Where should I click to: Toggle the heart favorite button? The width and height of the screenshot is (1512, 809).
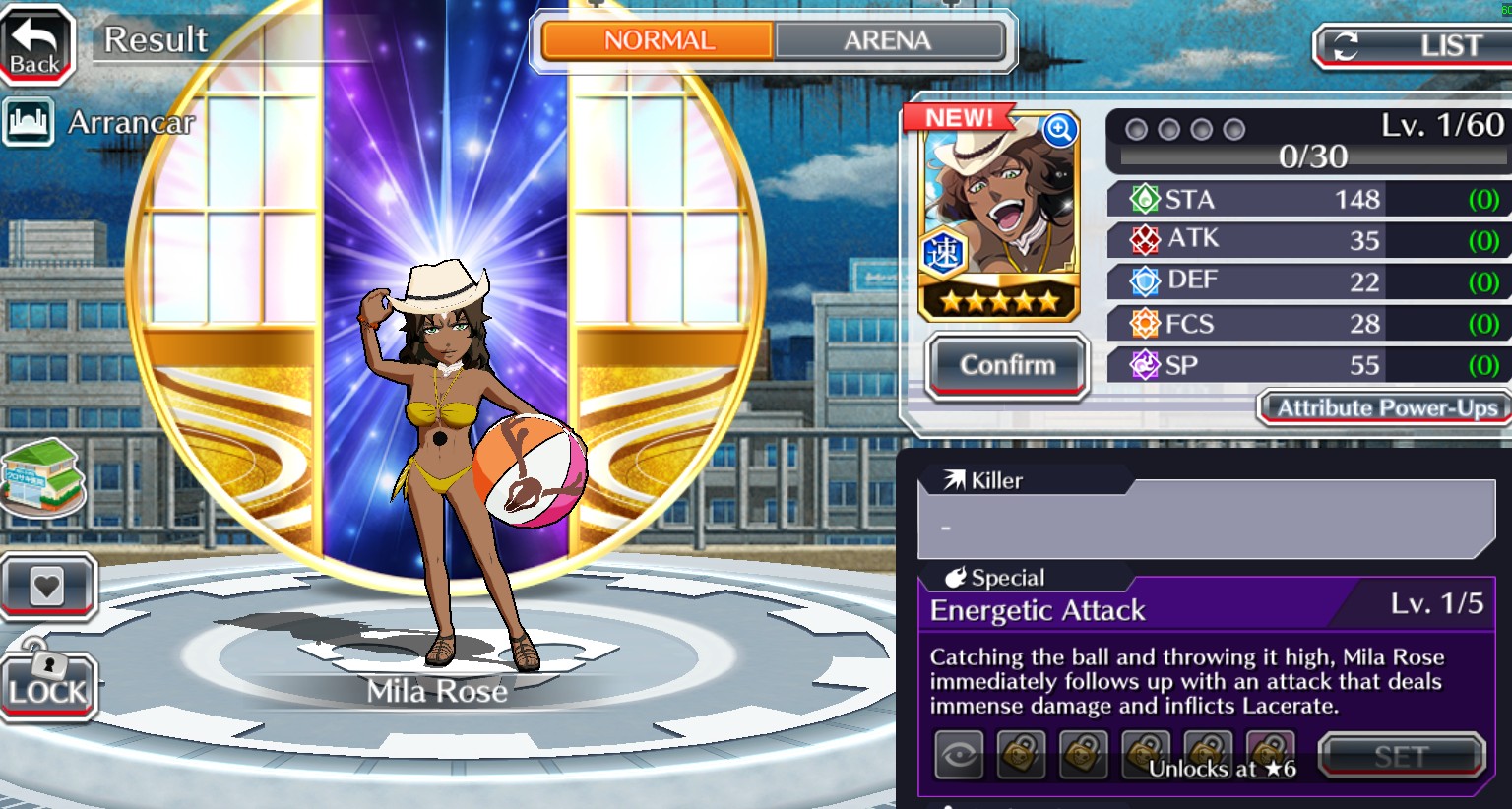point(47,587)
